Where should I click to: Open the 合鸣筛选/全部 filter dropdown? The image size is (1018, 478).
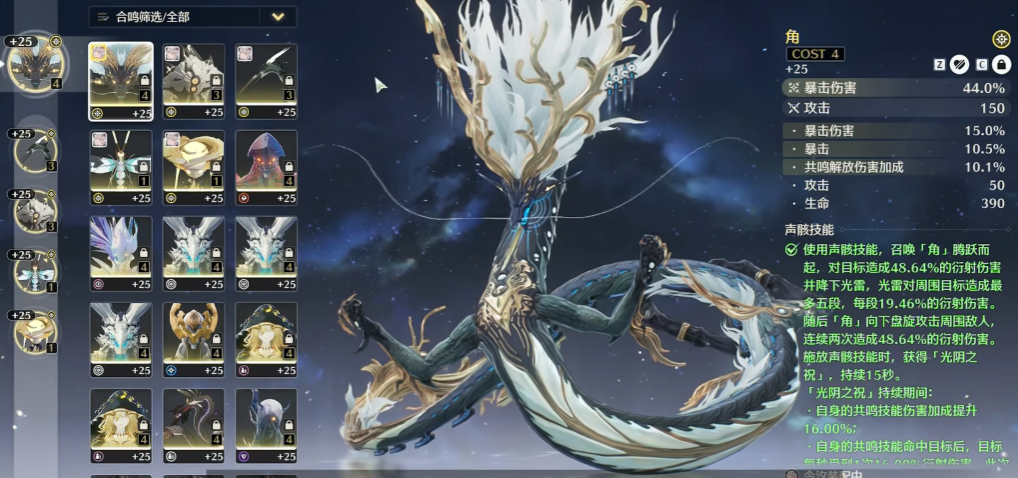click(192, 17)
